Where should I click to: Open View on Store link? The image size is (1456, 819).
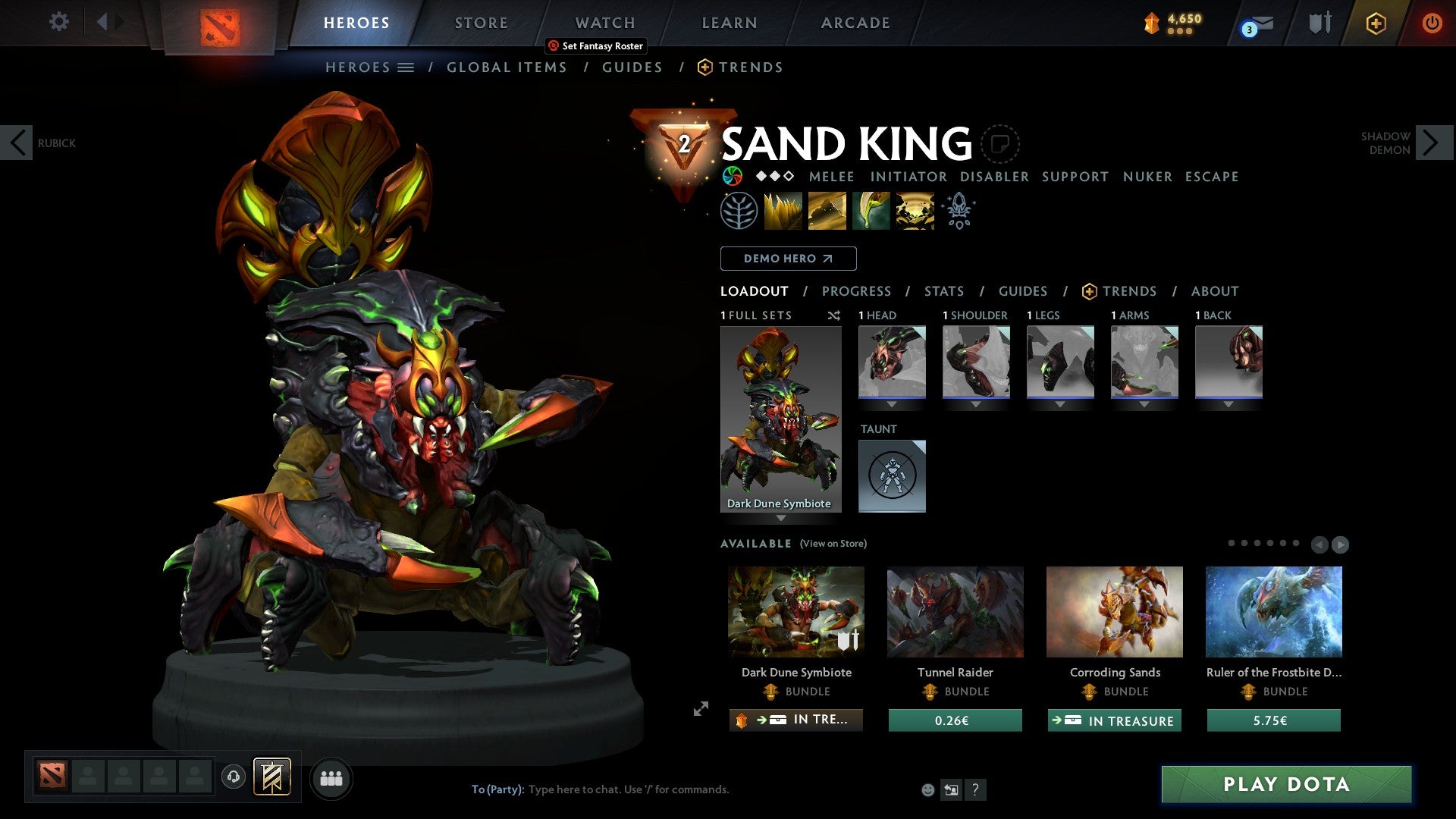point(832,544)
